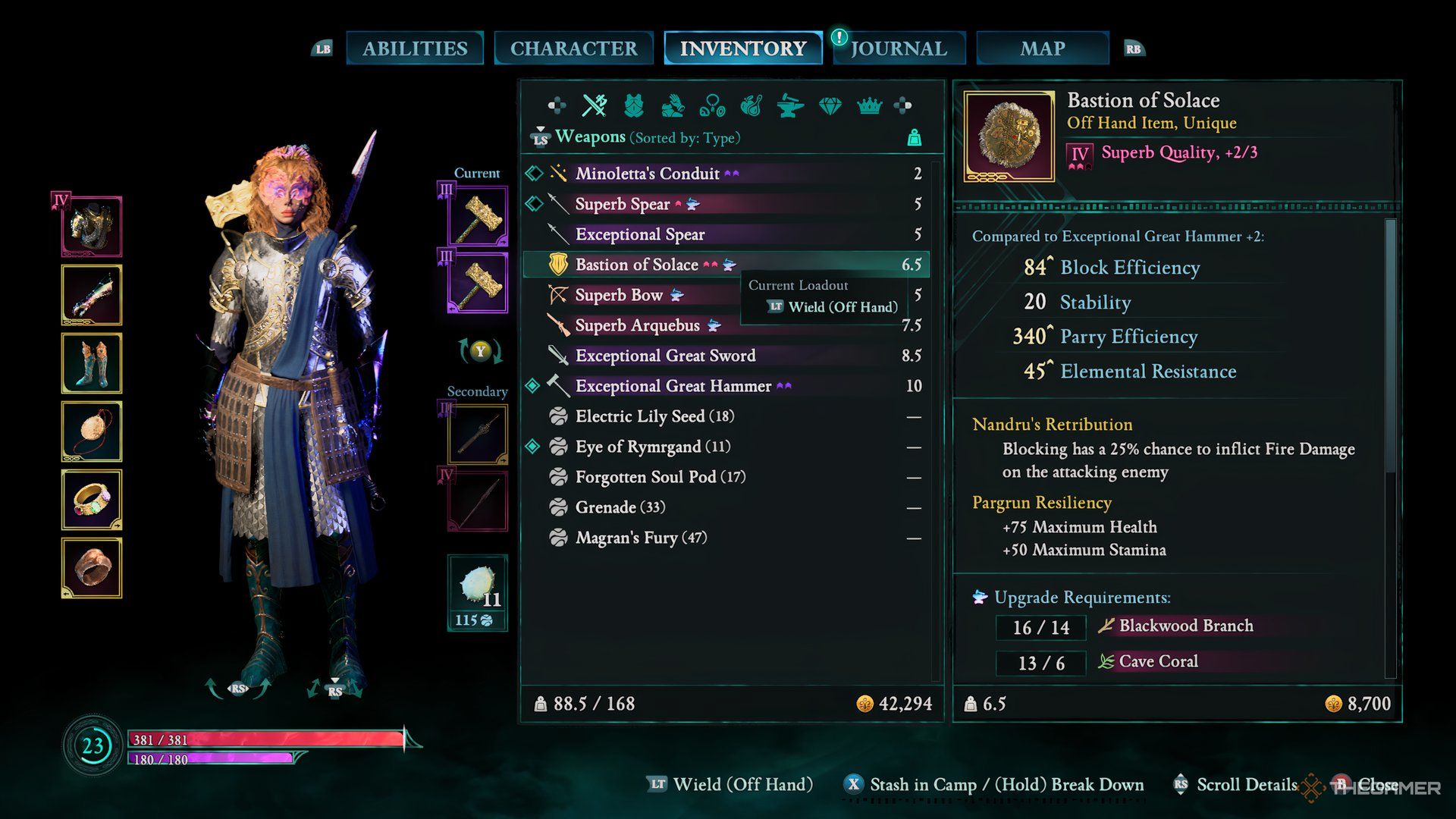Filter inventory by the gem category icon
This screenshot has height=819, width=1456.
coord(830,106)
